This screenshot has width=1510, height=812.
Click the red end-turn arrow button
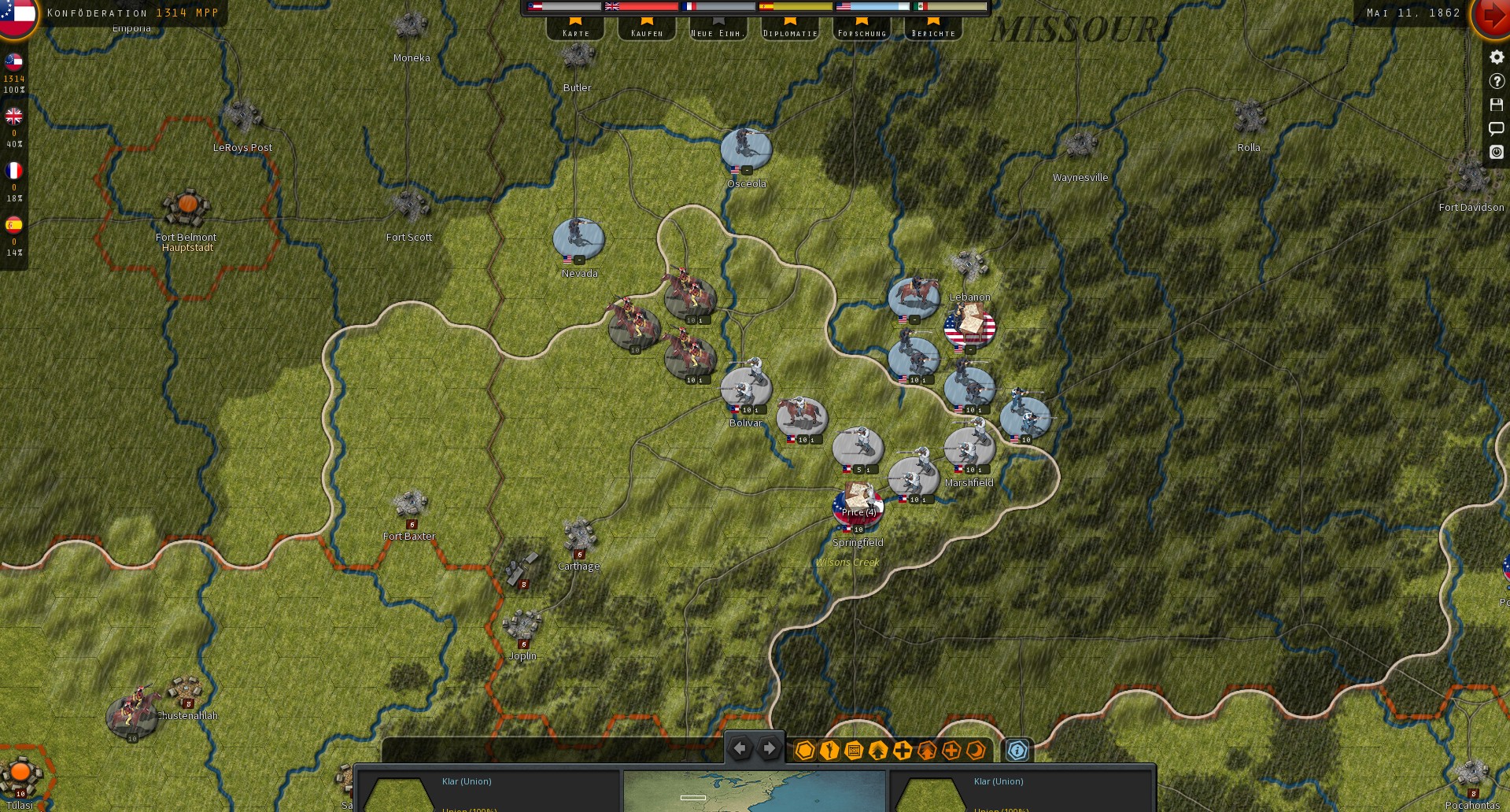pos(1491,17)
